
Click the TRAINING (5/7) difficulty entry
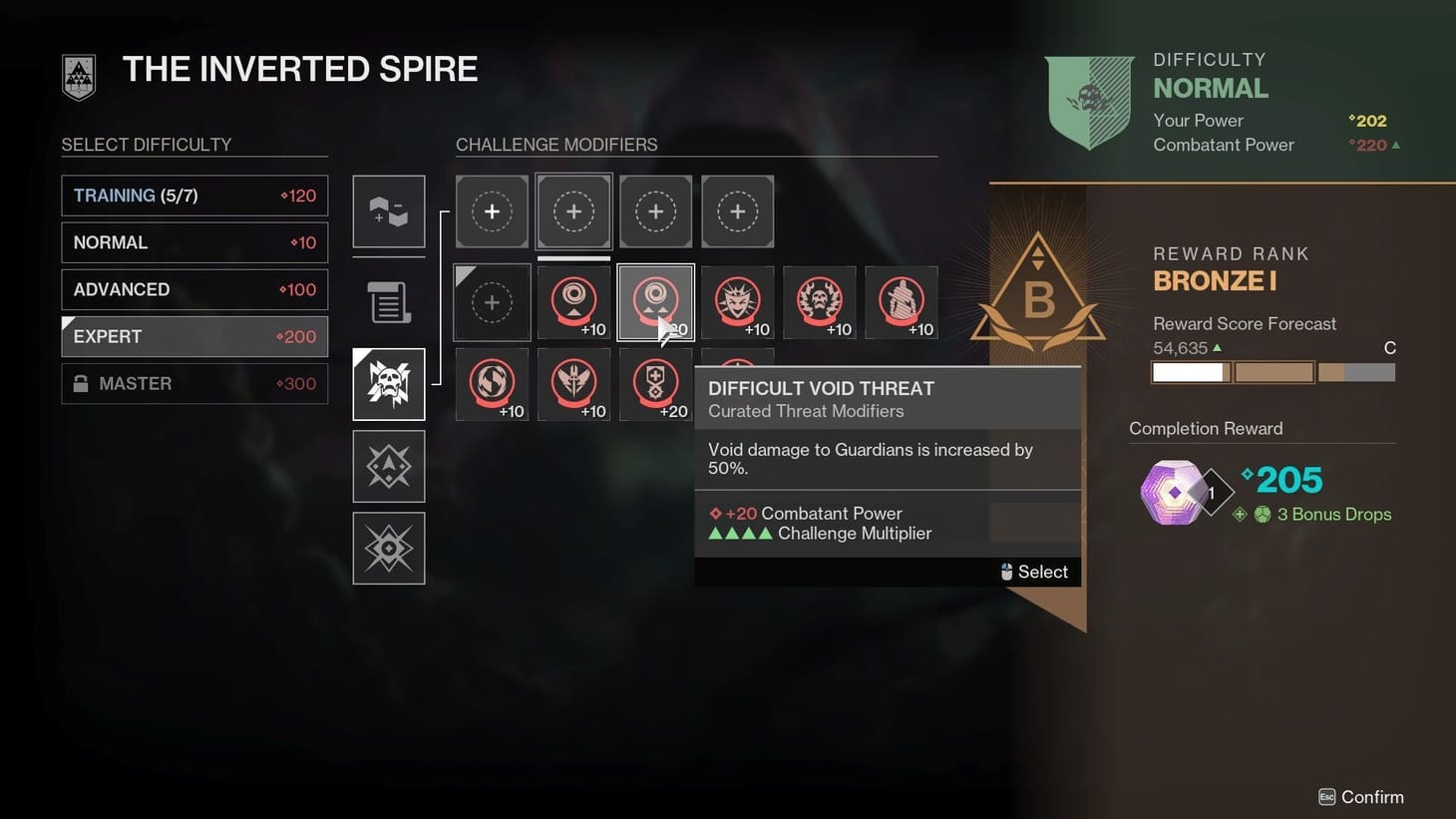pyautogui.click(x=193, y=195)
